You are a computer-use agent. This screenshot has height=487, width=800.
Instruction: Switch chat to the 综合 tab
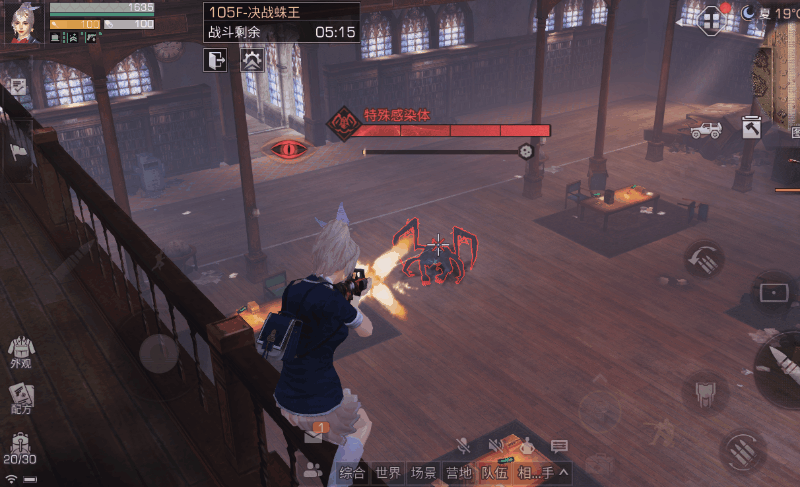pyautogui.click(x=351, y=473)
